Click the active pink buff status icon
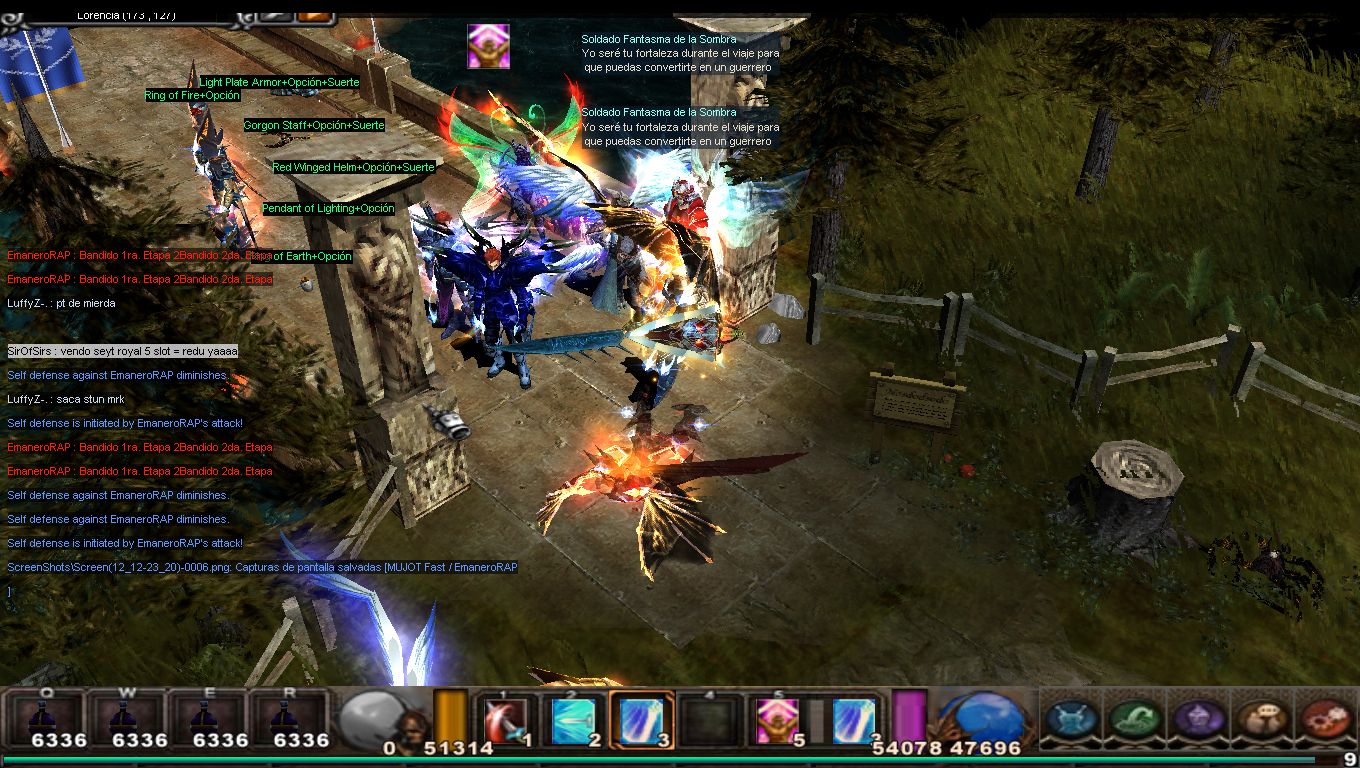This screenshot has height=768, width=1360. point(488,46)
